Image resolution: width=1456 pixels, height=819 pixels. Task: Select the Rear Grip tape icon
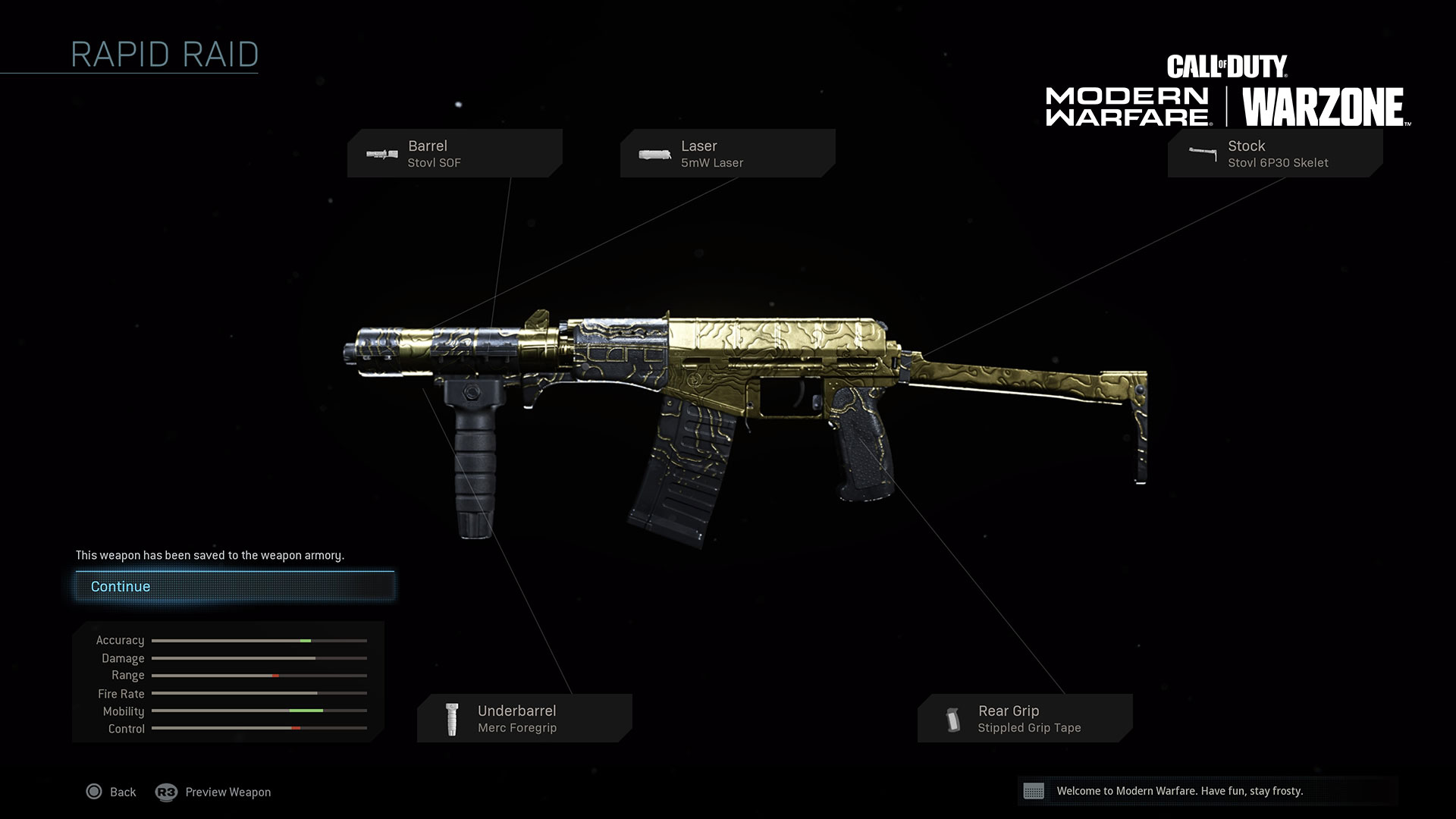(x=953, y=717)
